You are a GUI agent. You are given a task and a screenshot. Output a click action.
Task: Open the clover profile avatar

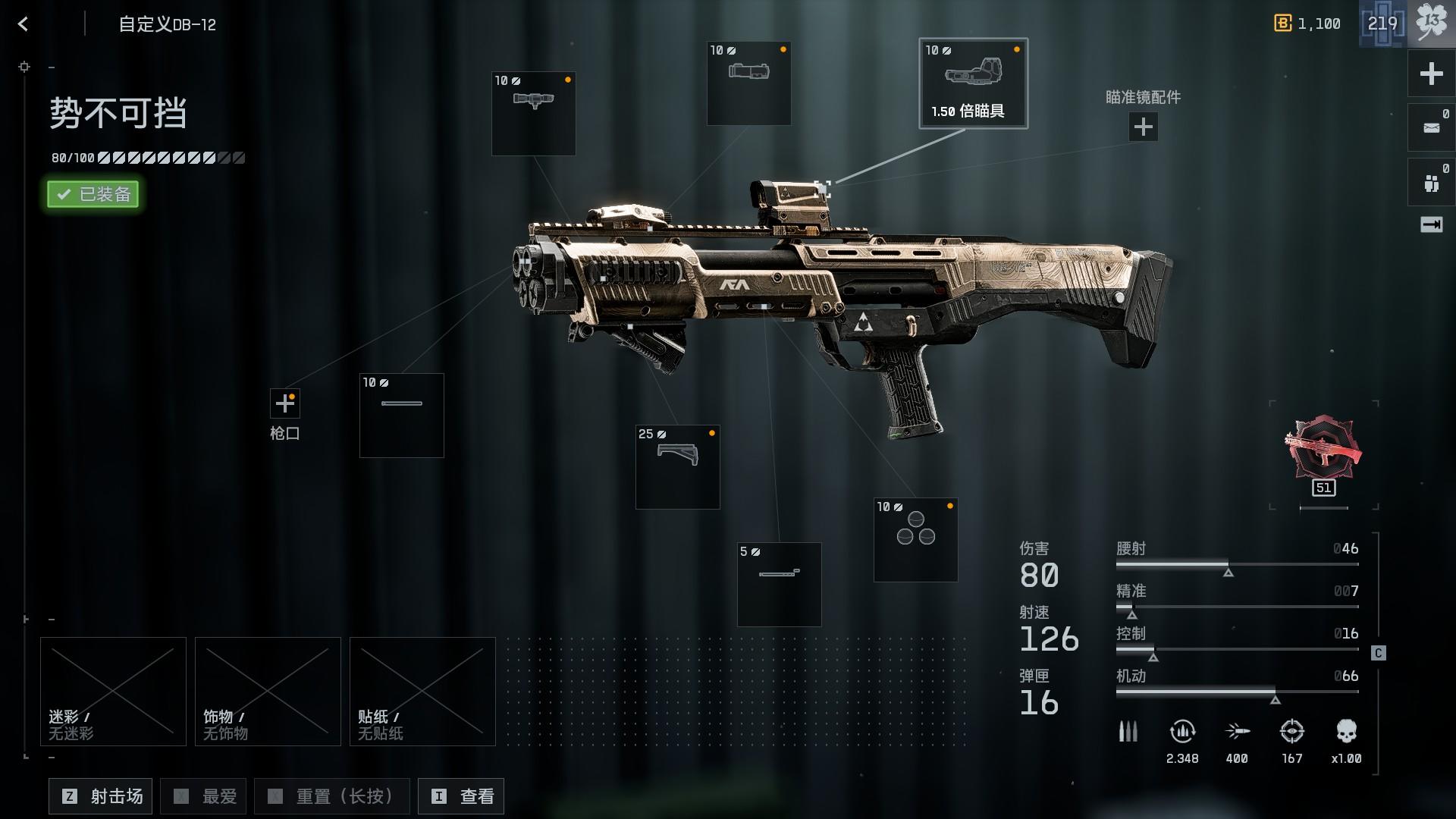tap(1431, 23)
